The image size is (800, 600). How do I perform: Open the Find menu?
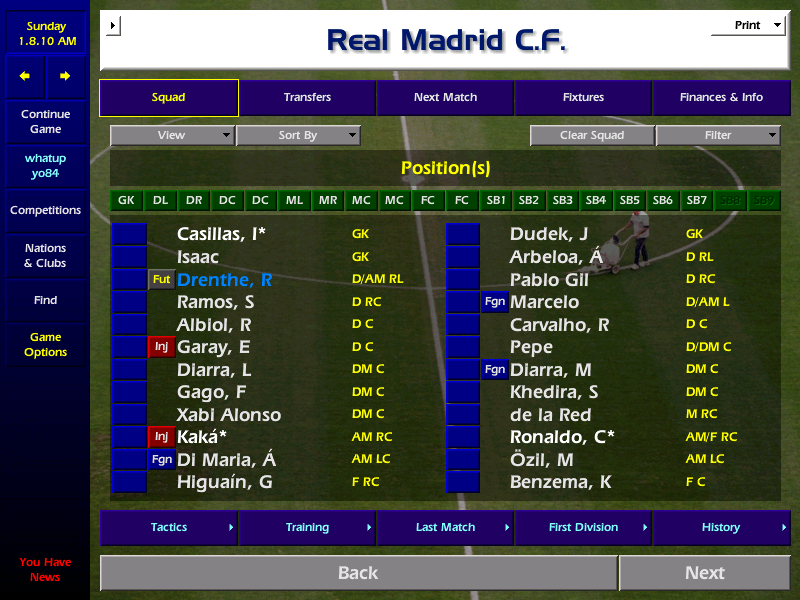tap(45, 300)
